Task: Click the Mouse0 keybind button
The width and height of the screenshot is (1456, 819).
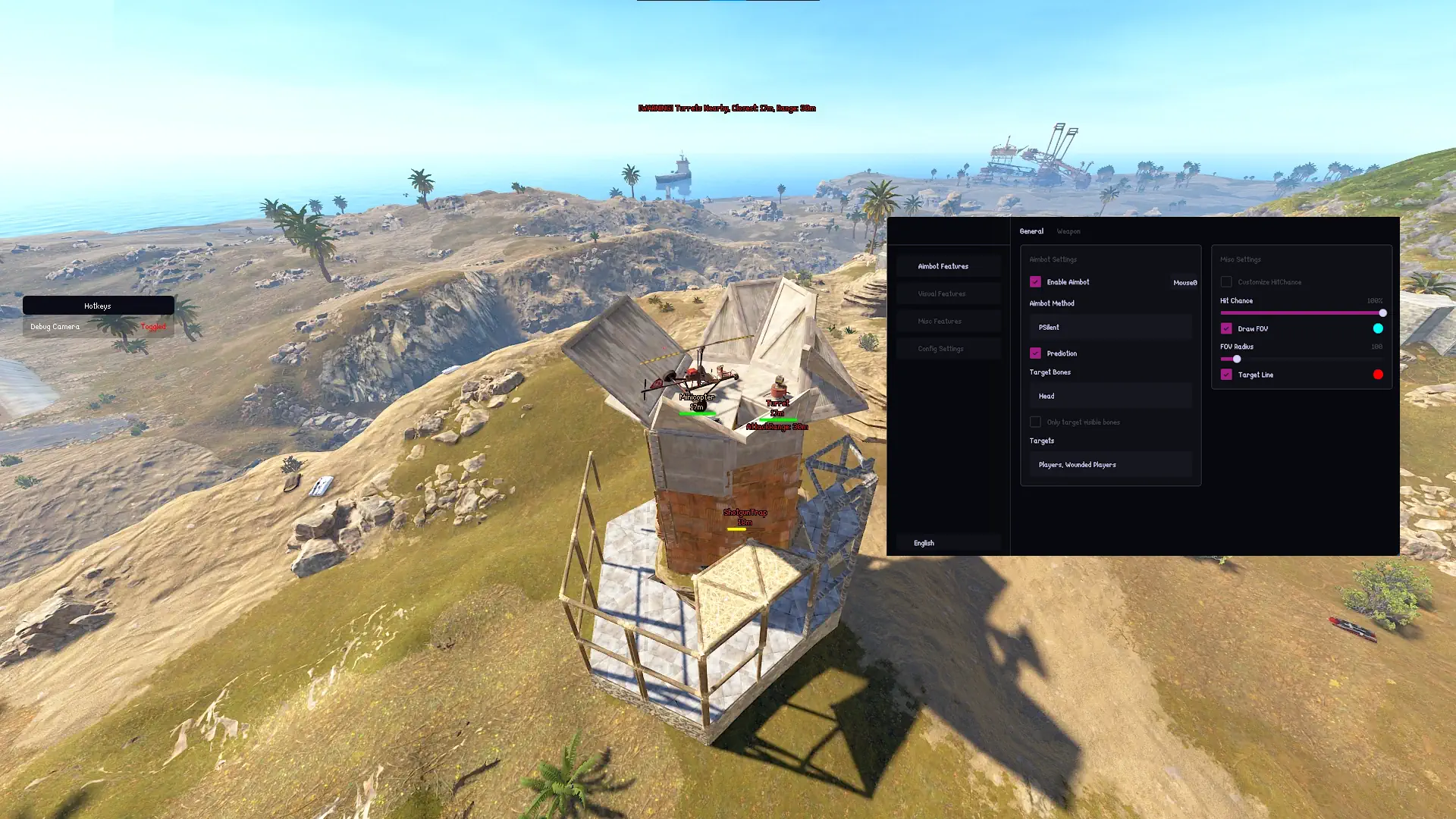Action: pos(1185,281)
